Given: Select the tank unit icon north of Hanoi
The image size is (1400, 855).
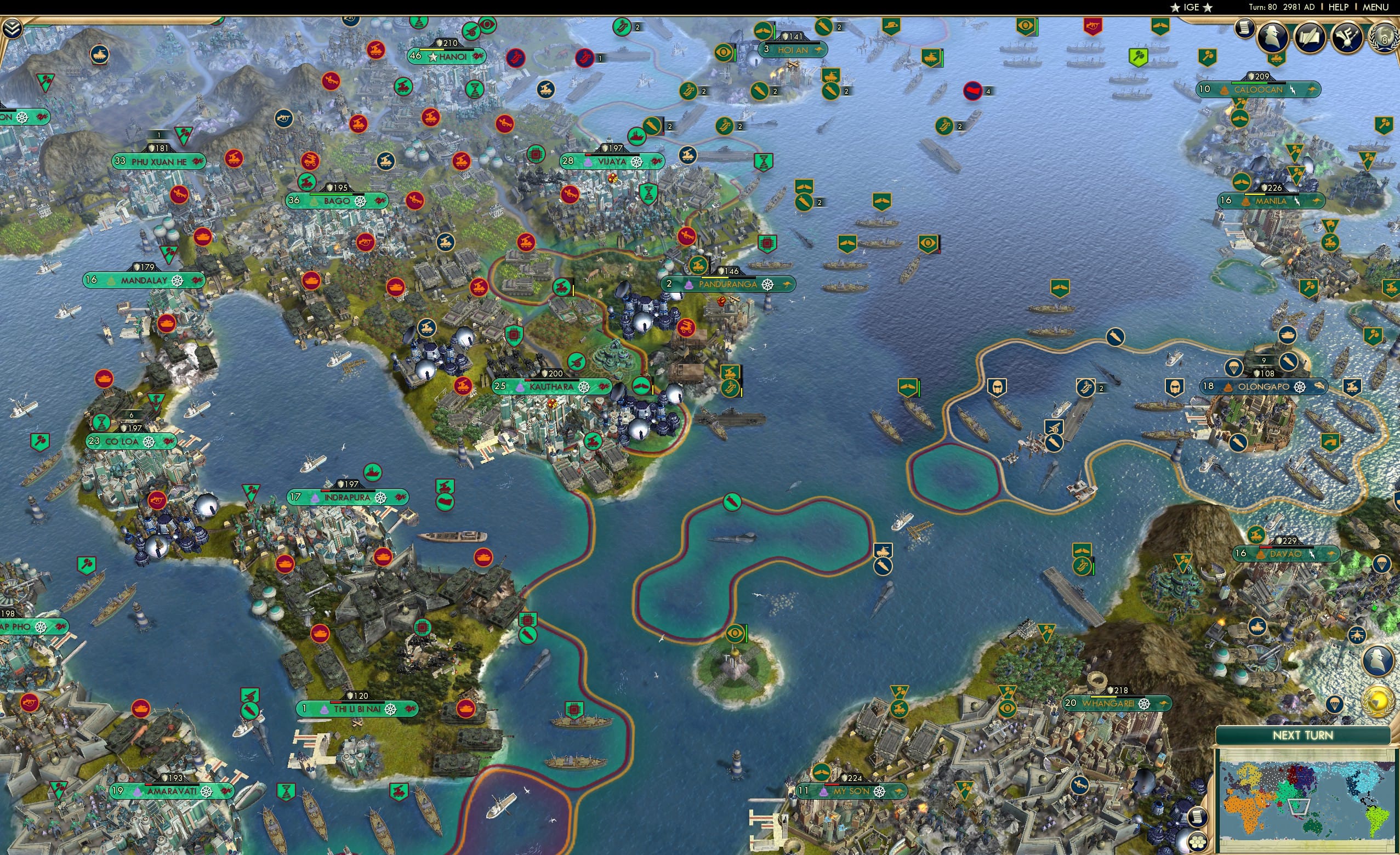Looking at the screenshot, I should [x=376, y=50].
